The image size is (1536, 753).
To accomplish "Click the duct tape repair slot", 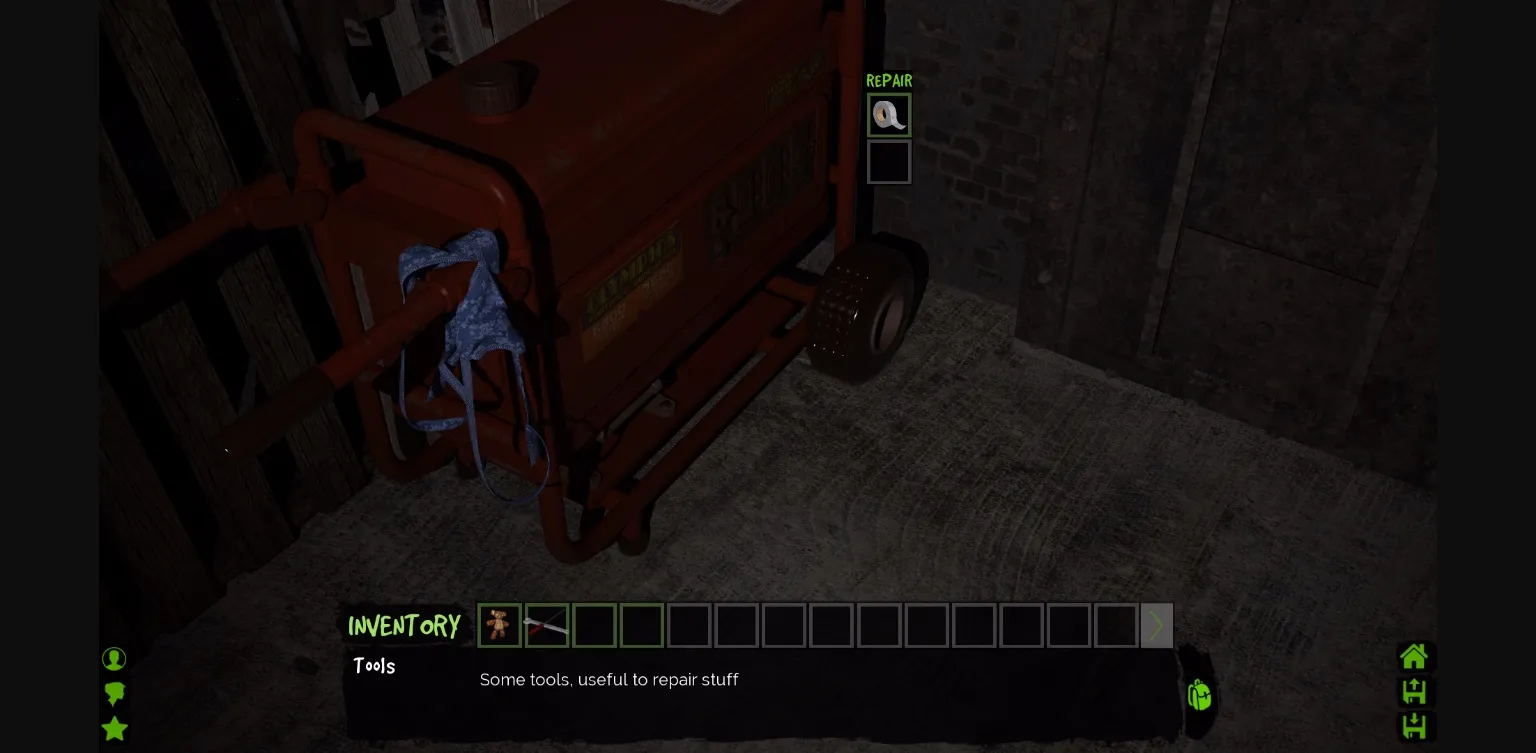I will point(888,115).
